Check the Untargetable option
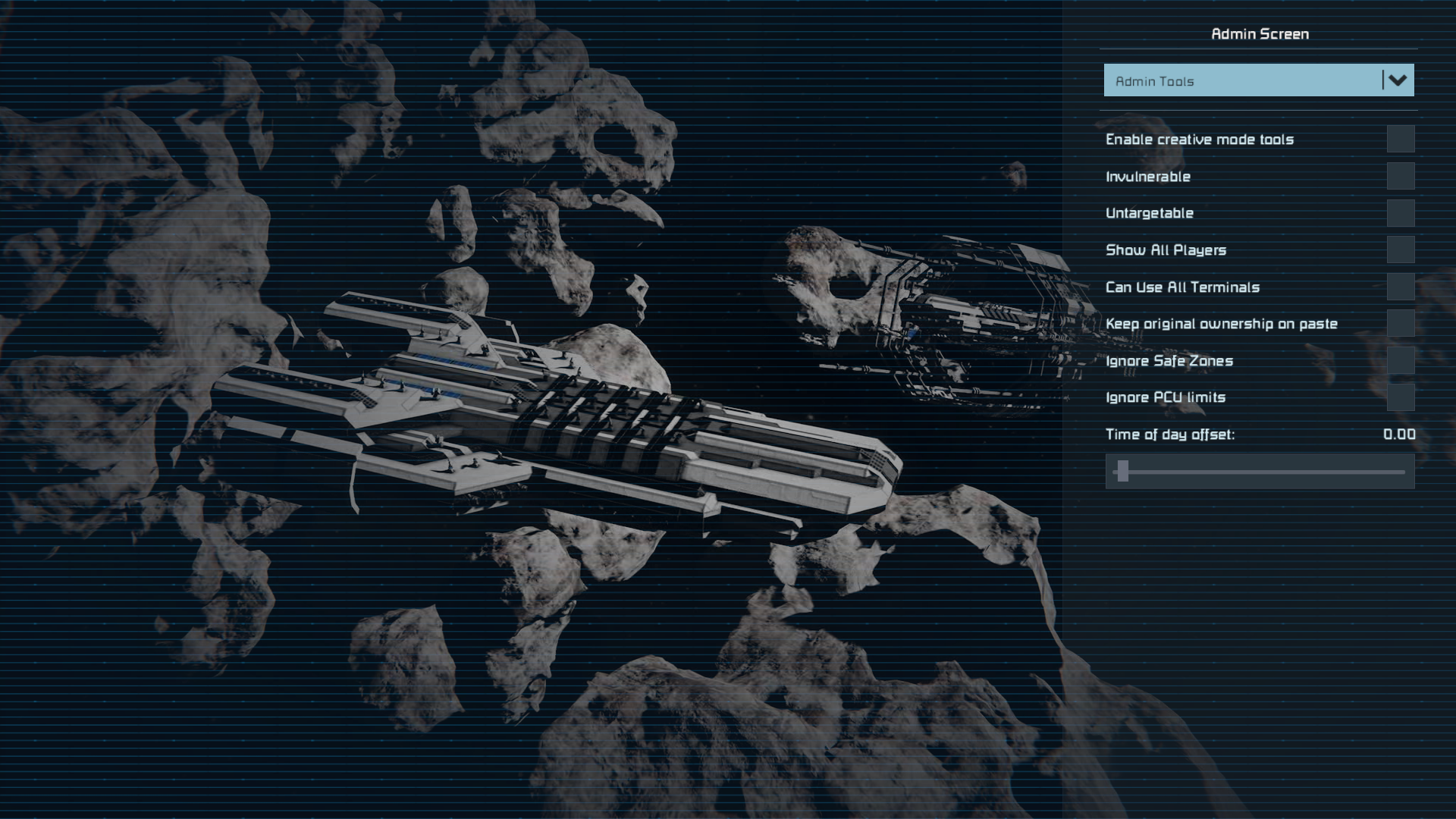The height and width of the screenshot is (819, 1456). pos(1400,213)
